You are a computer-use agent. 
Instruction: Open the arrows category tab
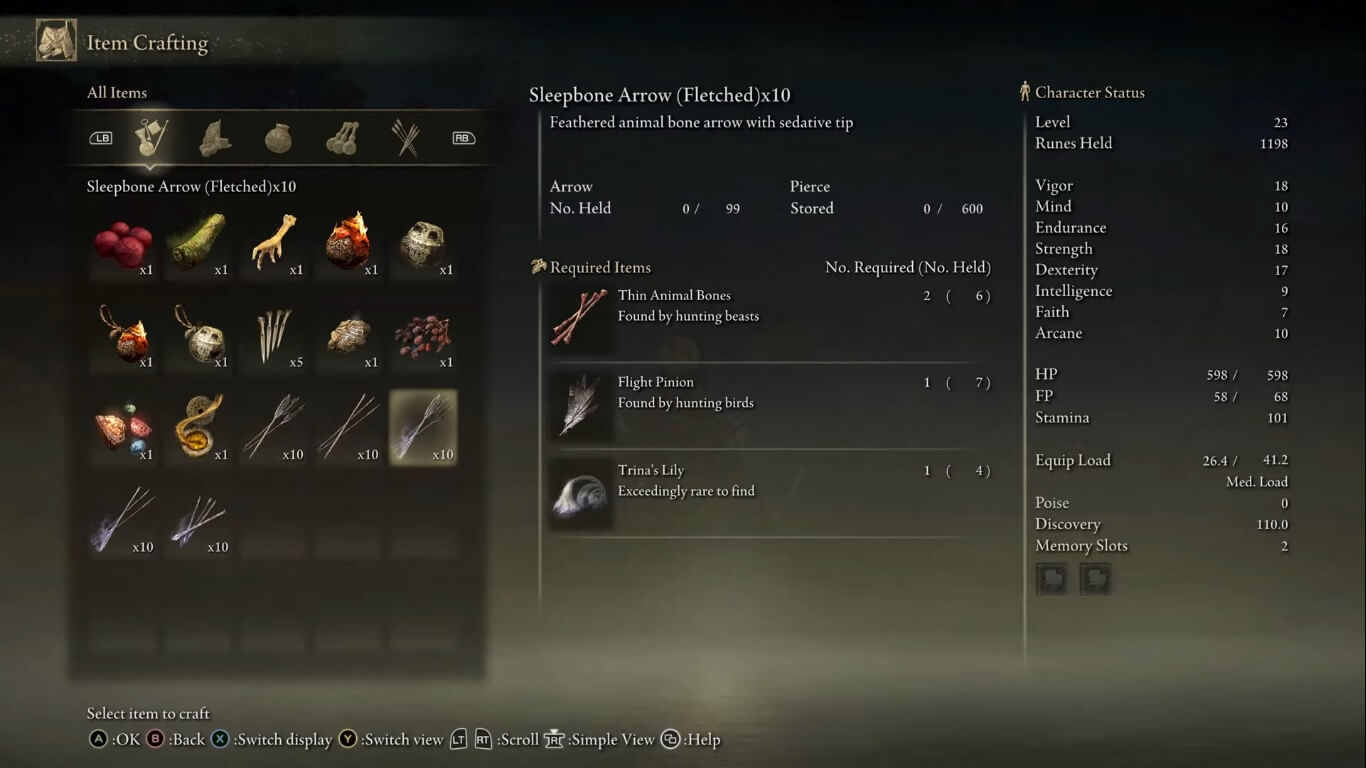point(405,138)
